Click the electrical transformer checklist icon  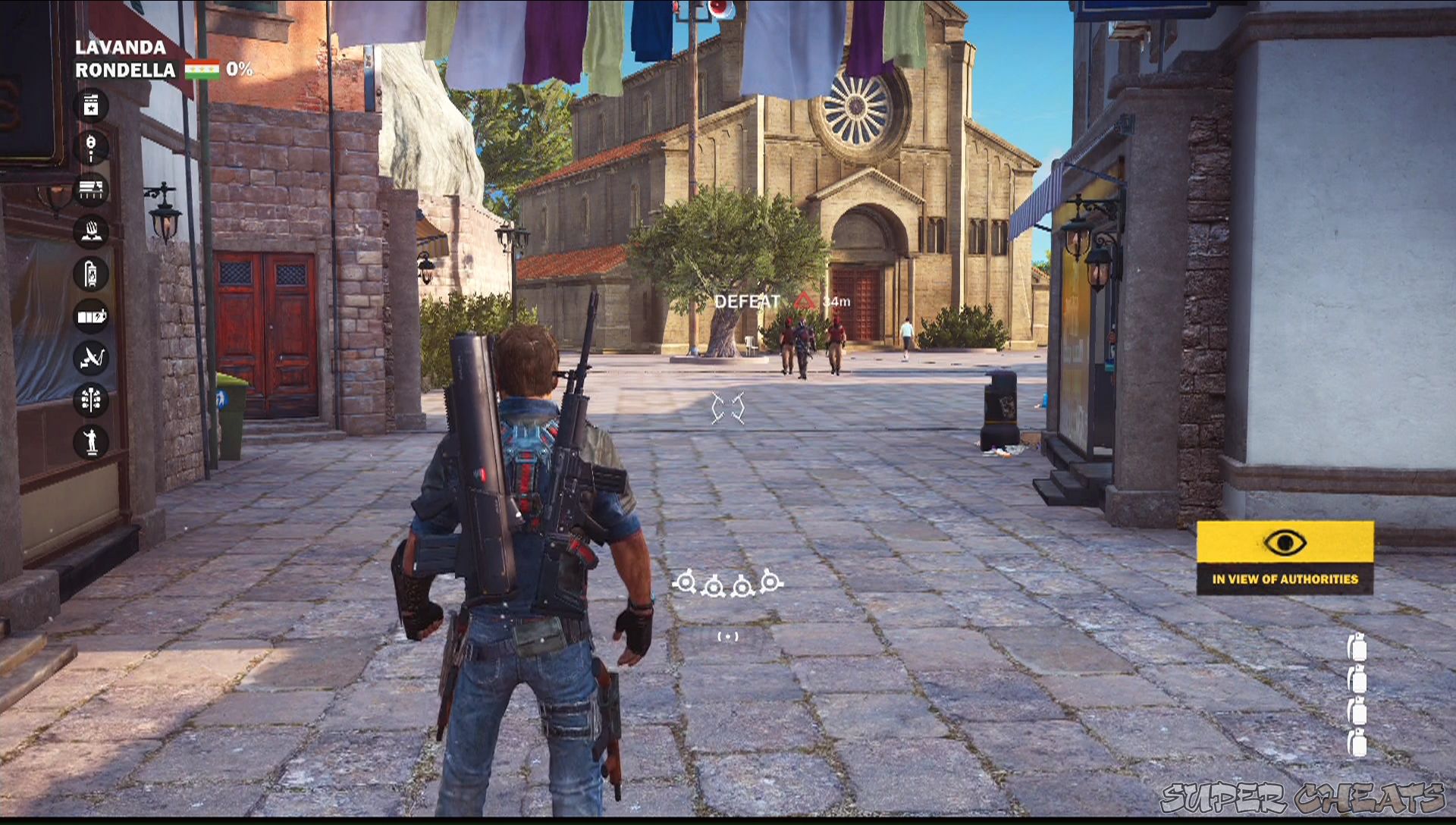coord(93,316)
